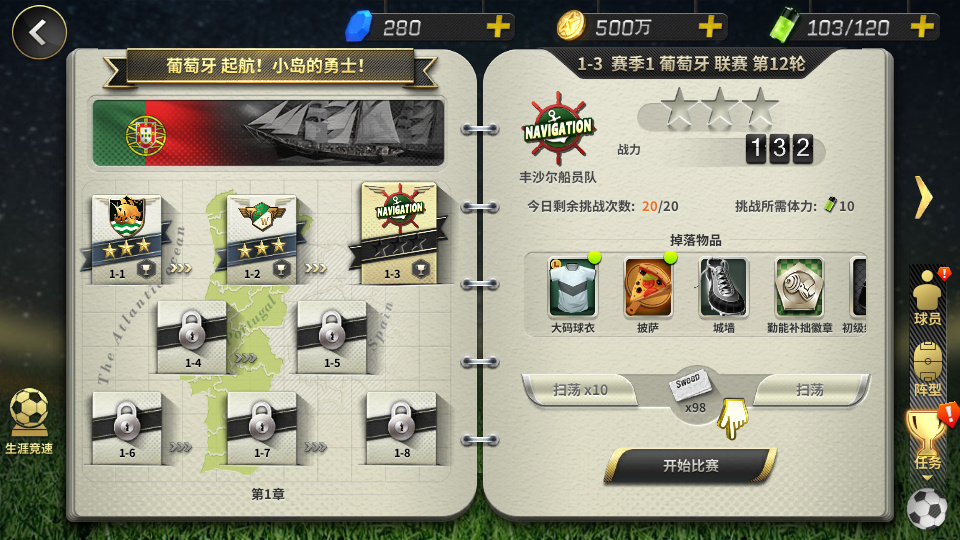This screenshot has width=960, height=540.
Task: Start the match with 开始比赛
Action: 691,465
